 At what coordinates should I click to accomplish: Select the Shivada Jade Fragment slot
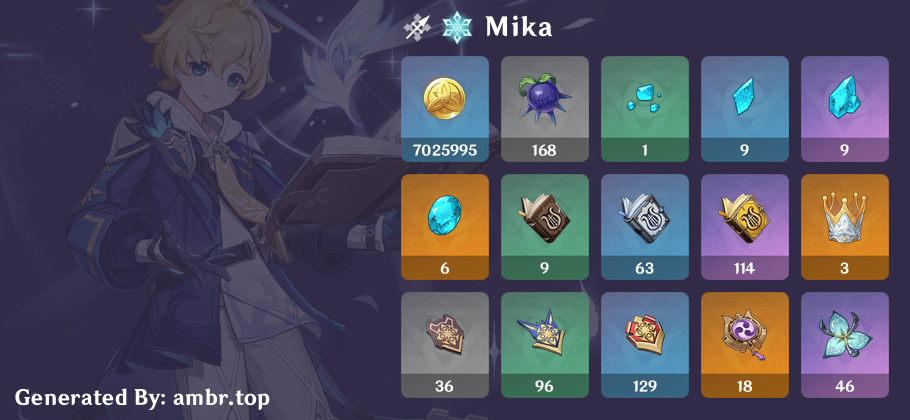coord(745,109)
